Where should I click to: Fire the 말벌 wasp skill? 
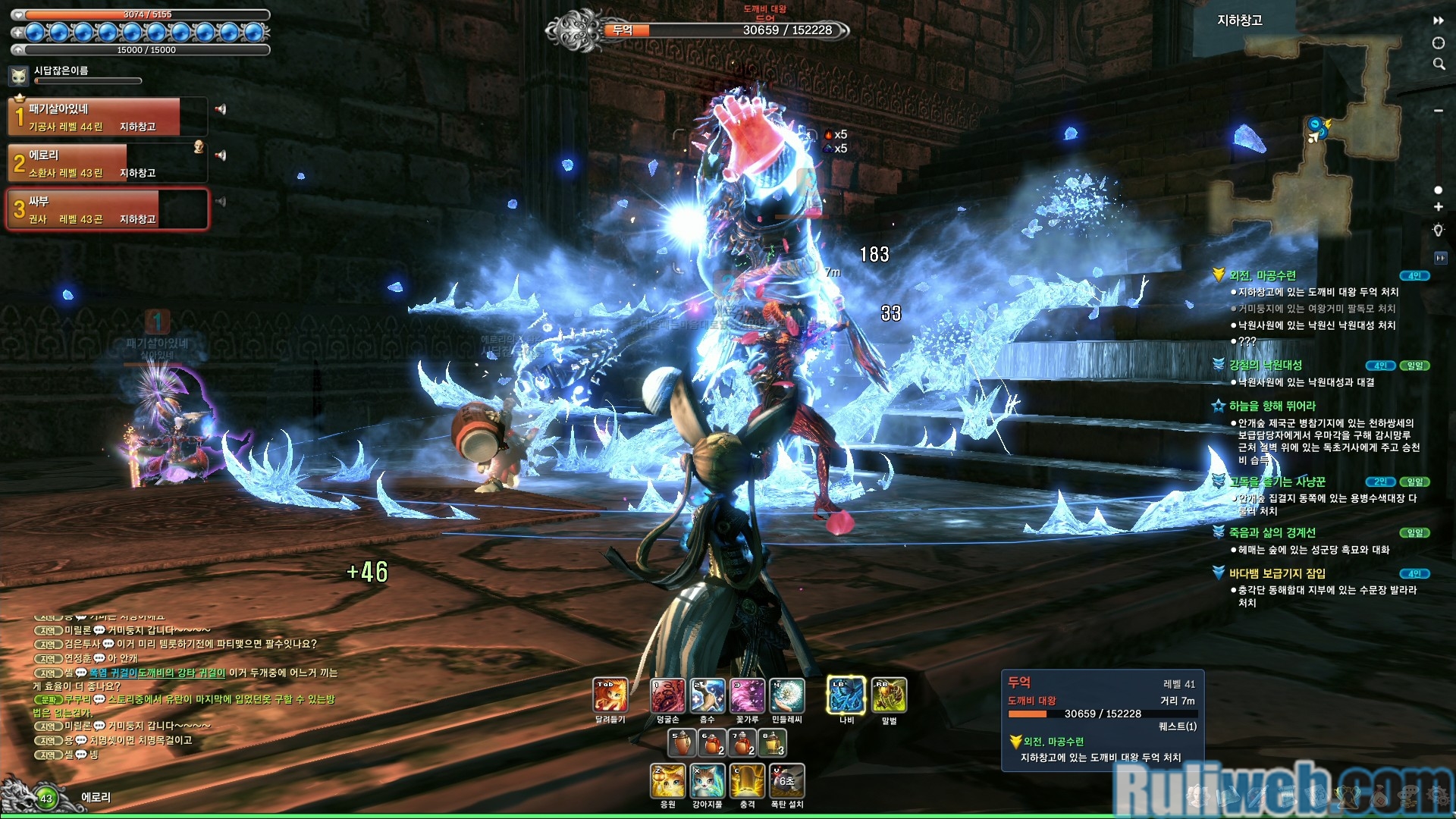click(x=889, y=695)
